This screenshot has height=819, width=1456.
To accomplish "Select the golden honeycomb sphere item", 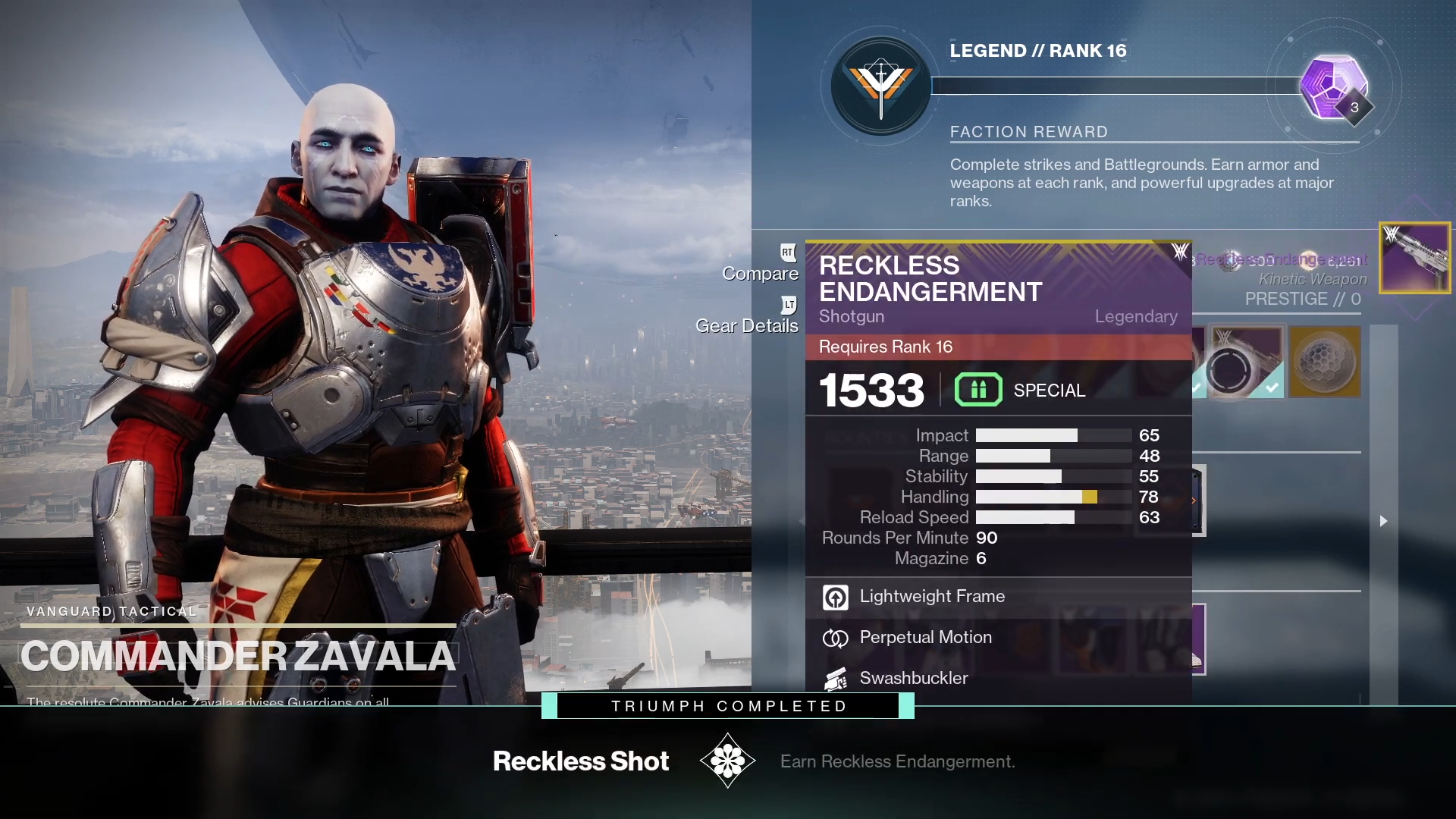I will 1324,362.
